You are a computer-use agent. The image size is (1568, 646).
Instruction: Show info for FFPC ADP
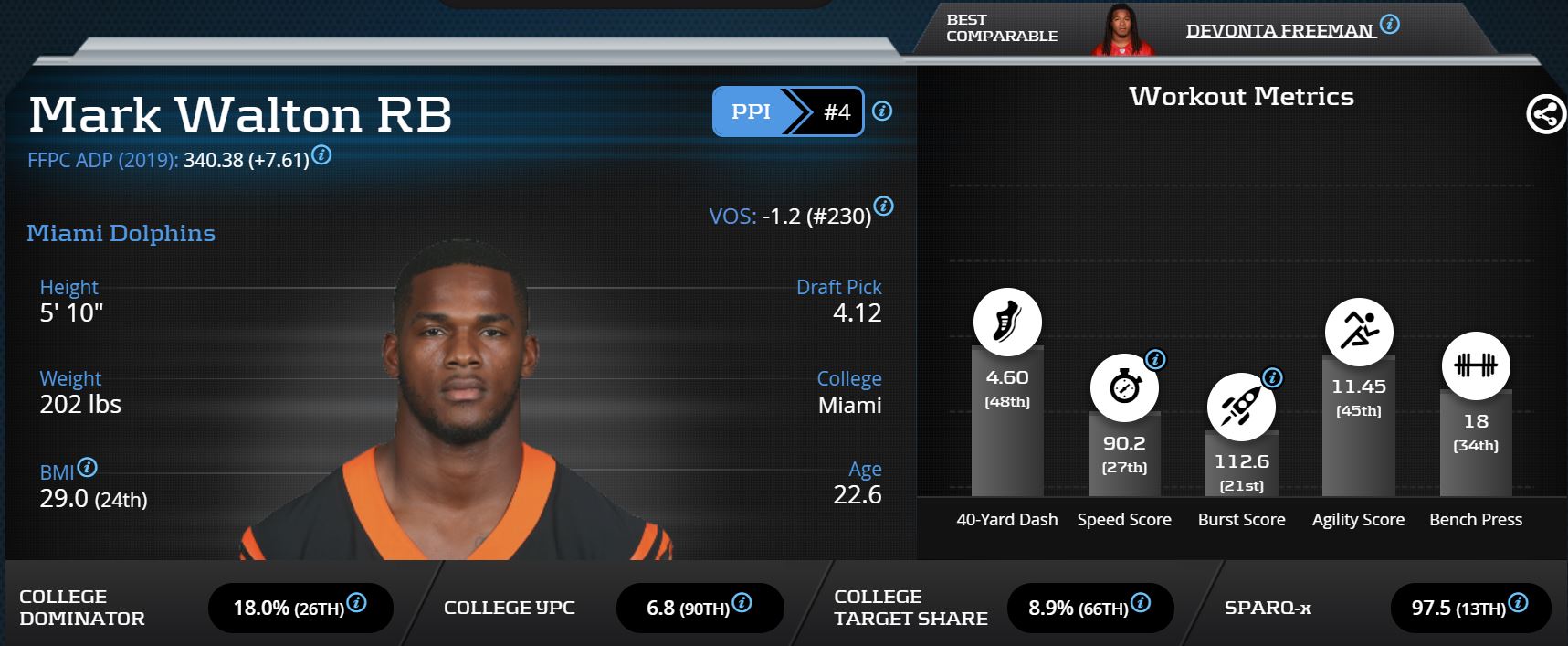(x=321, y=154)
